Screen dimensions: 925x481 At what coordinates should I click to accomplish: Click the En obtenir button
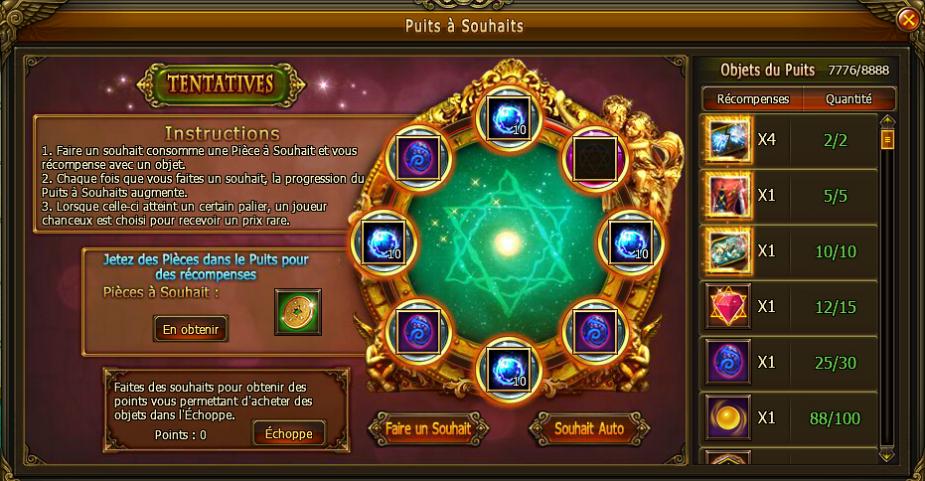point(190,327)
